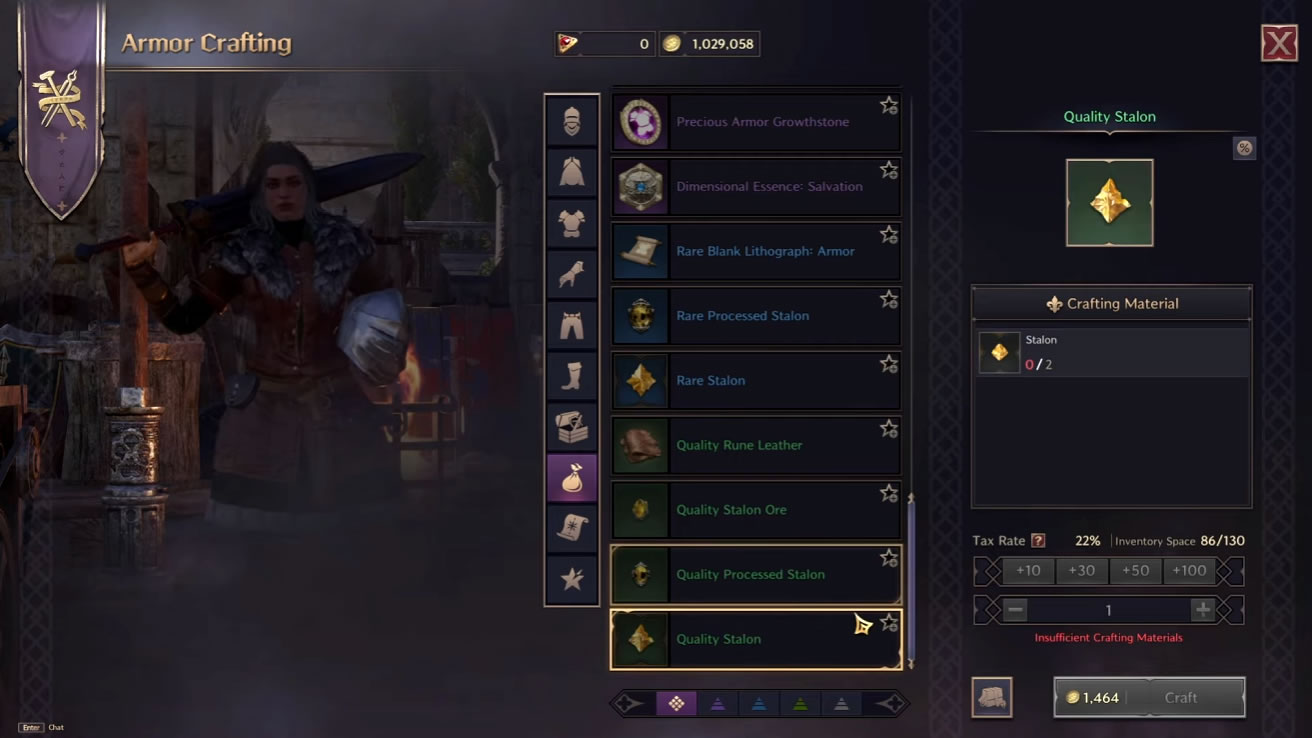Switch to the blue rarity filter tab
This screenshot has height=738, width=1312.
[758, 703]
